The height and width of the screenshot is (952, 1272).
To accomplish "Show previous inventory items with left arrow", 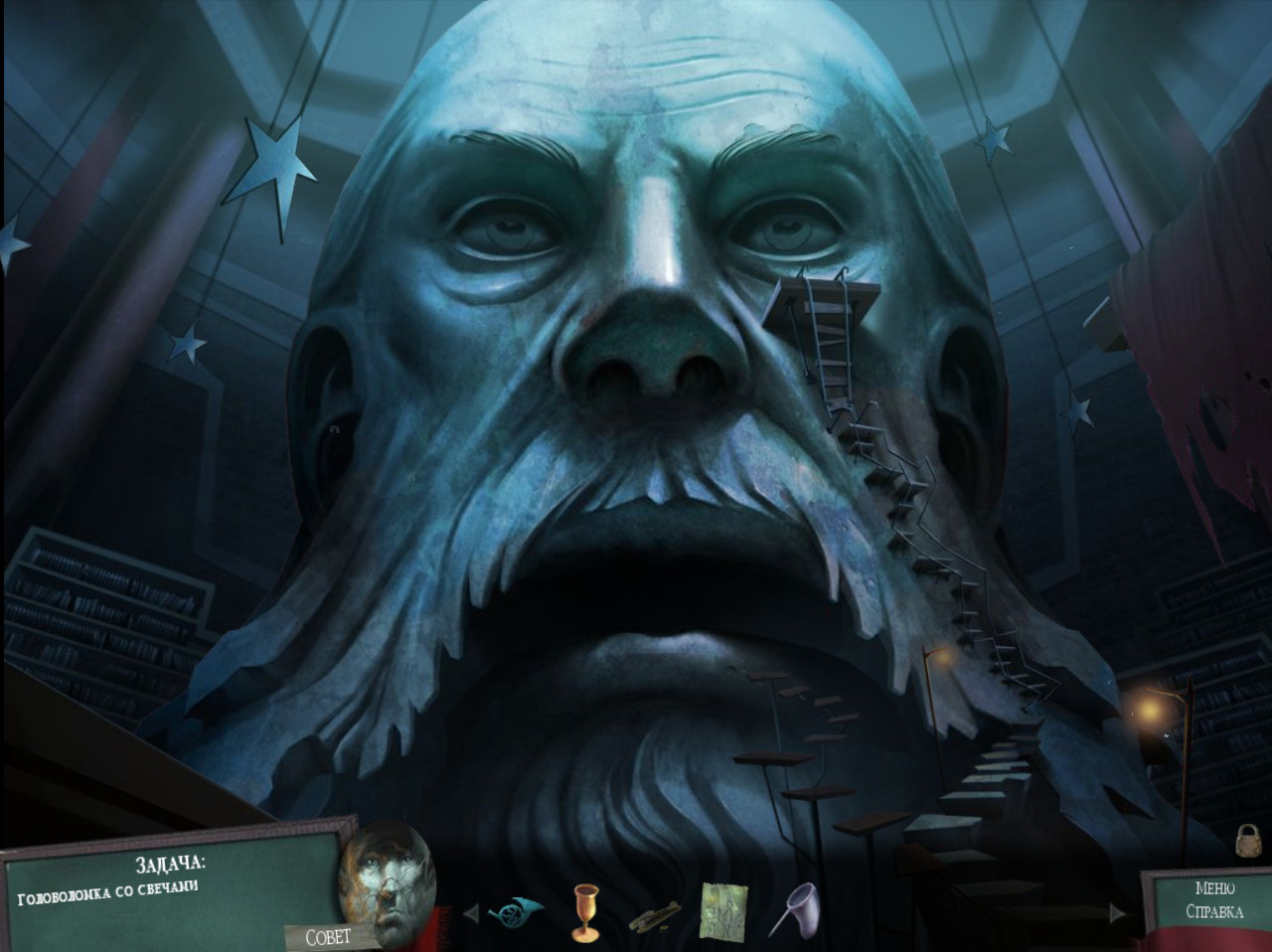I will [471, 912].
